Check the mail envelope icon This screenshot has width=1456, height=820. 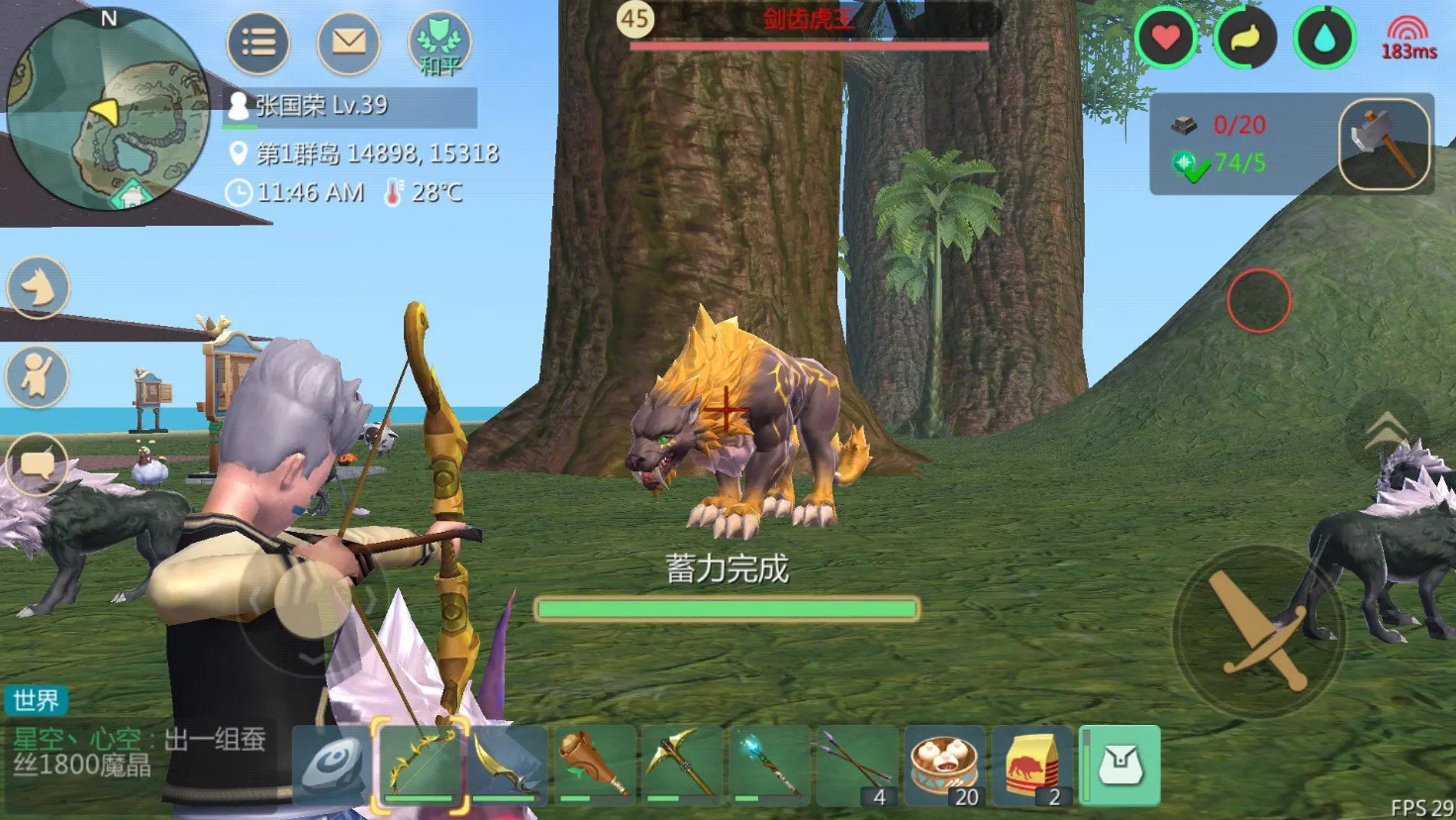point(348,43)
